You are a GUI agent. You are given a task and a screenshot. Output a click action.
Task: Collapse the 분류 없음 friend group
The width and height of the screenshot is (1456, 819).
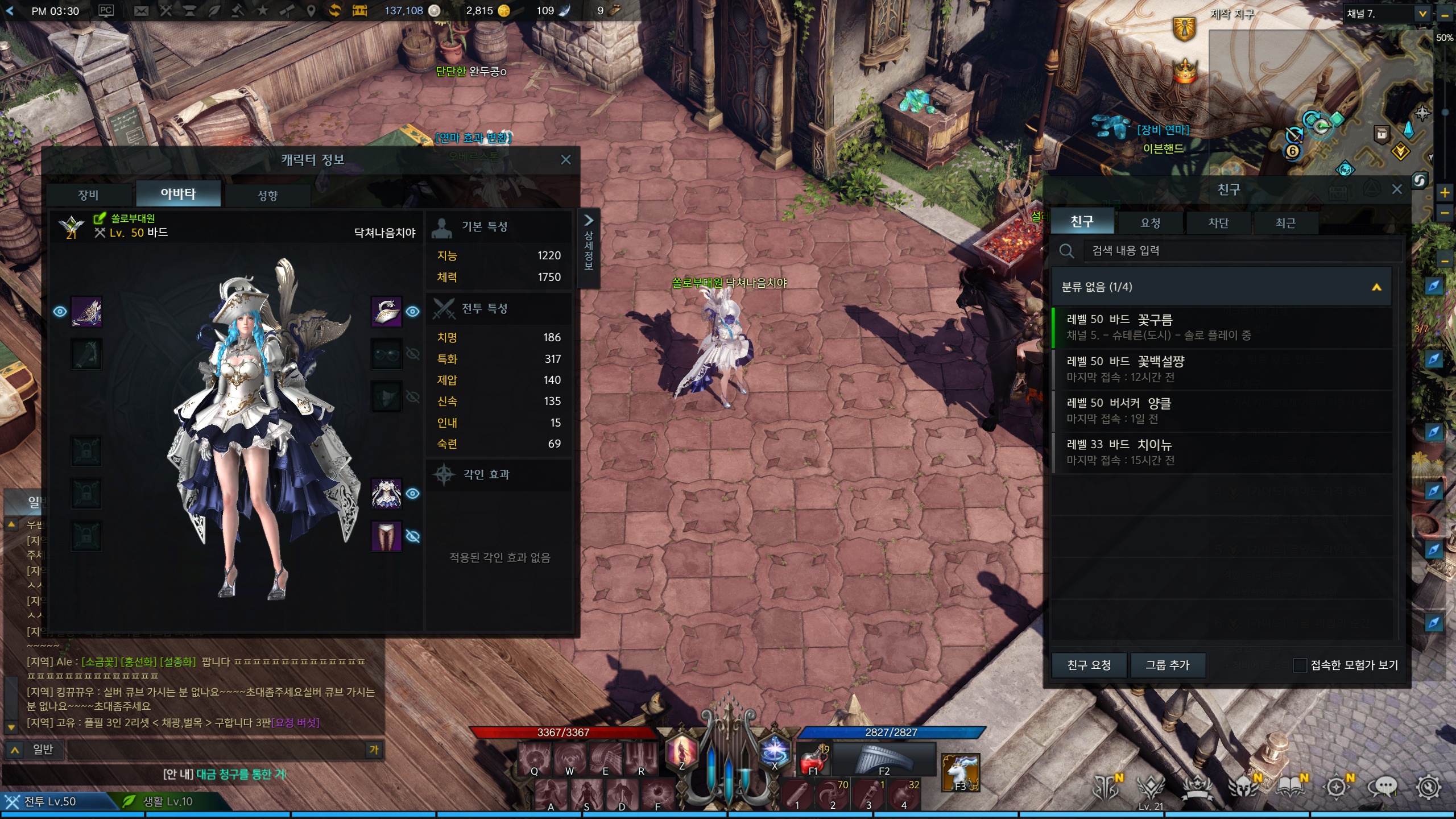point(1376,287)
